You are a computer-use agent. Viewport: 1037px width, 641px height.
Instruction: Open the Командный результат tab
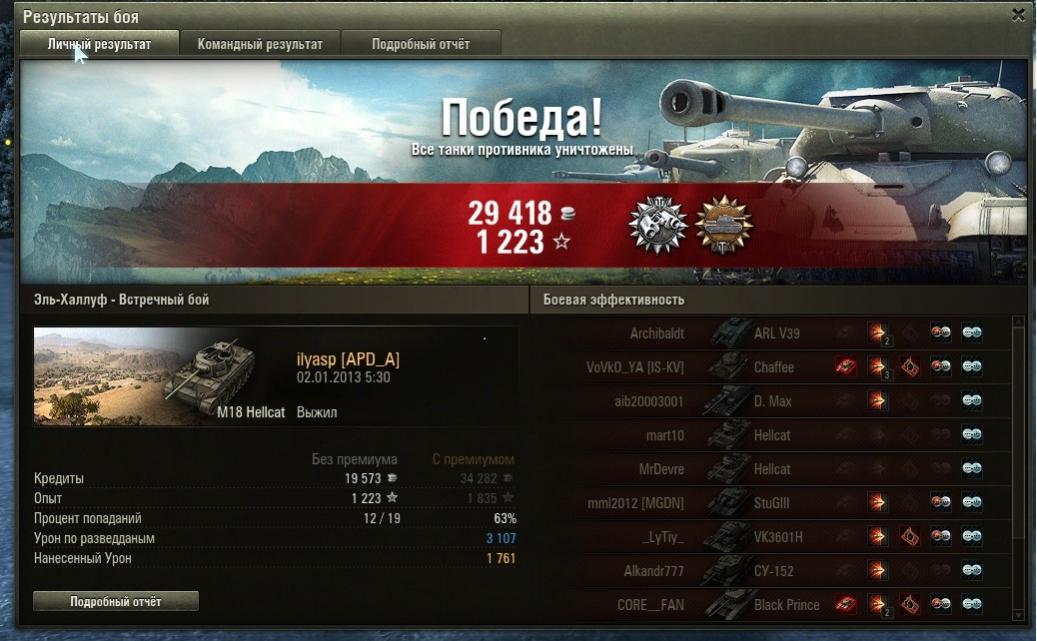tap(260, 44)
